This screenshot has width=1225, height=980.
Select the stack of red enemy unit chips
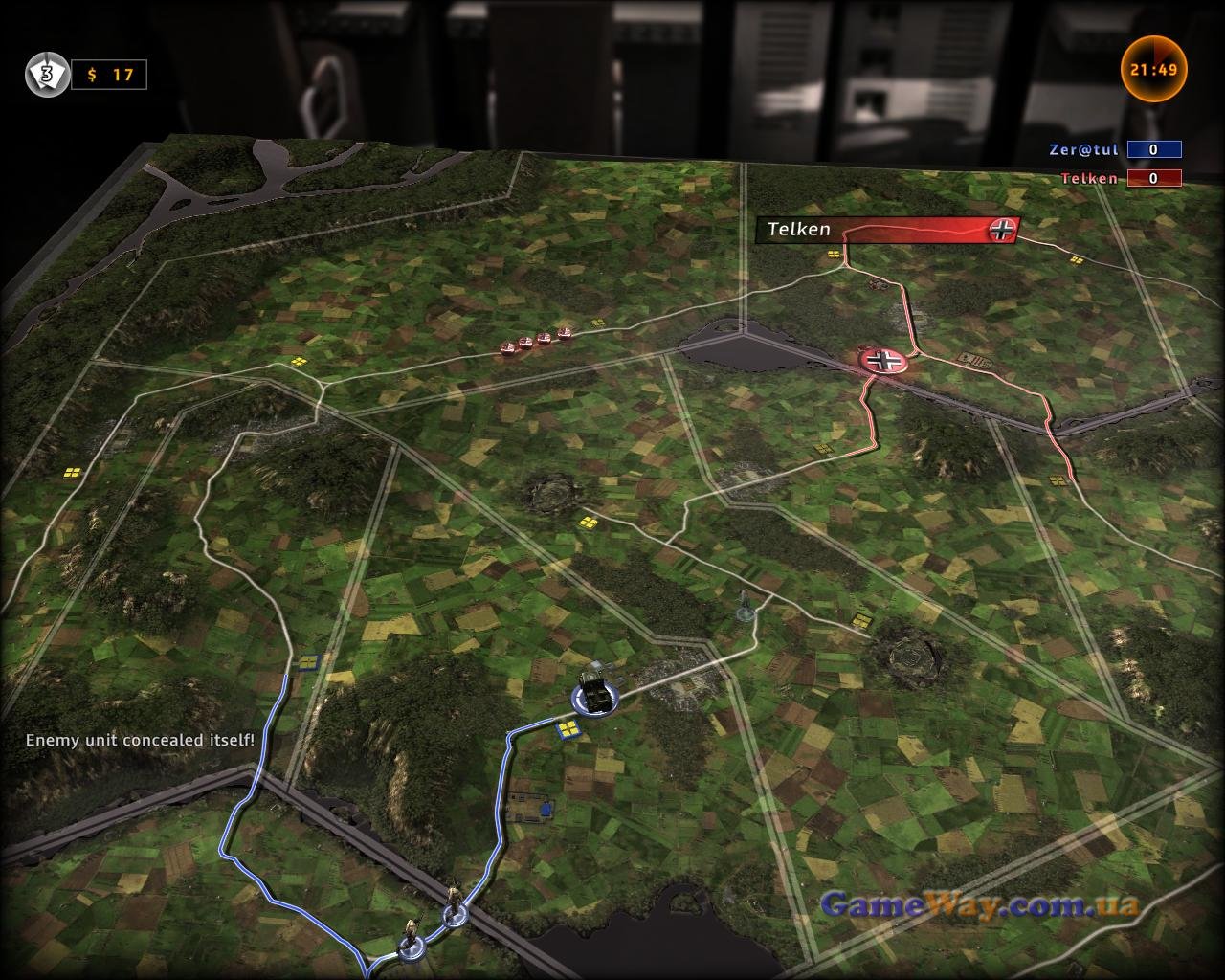point(535,341)
